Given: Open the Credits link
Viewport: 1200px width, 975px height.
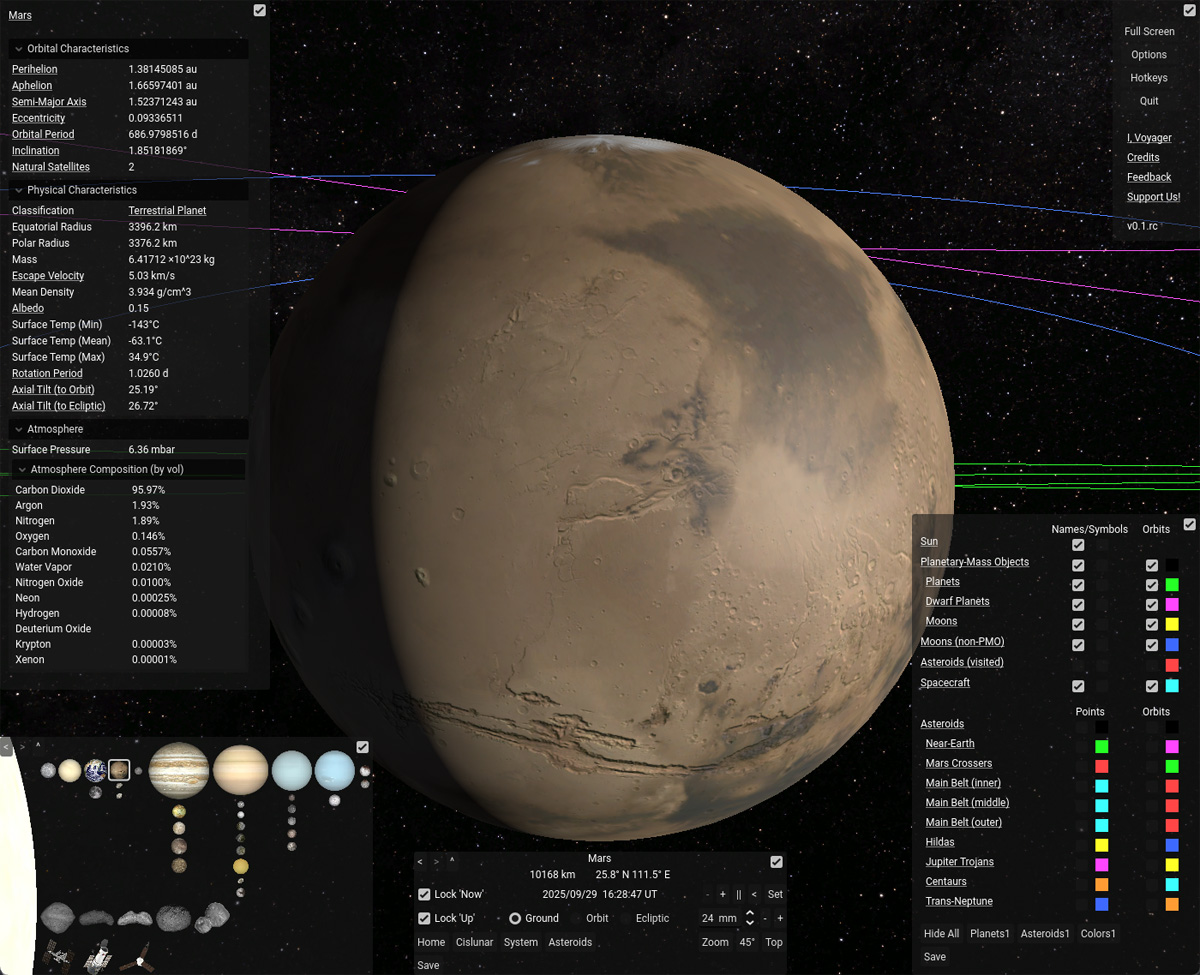Looking at the screenshot, I should tap(1143, 157).
